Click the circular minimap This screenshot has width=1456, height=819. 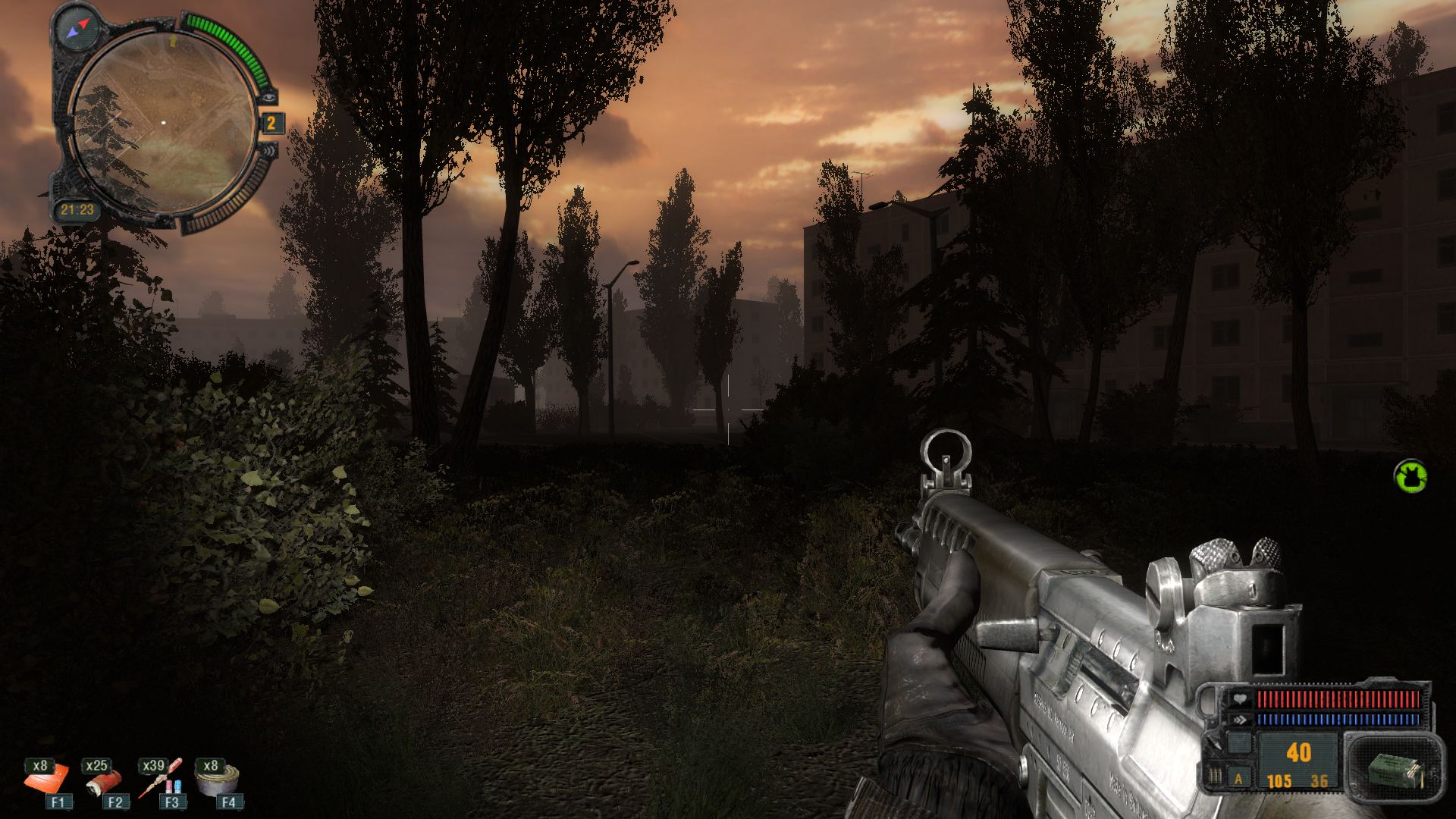[163, 123]
